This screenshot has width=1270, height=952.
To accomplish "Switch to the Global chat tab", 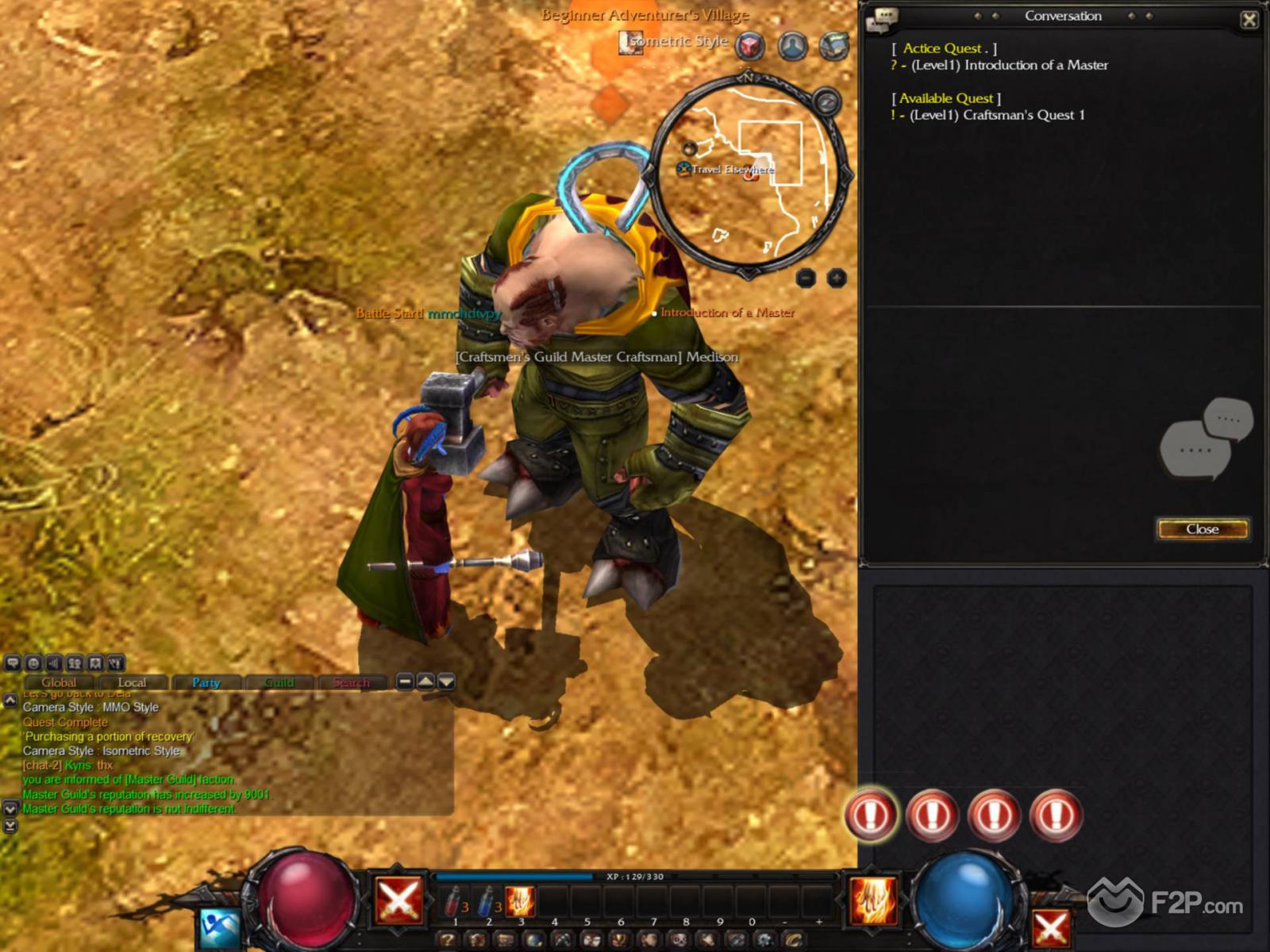I will point(59,682).
